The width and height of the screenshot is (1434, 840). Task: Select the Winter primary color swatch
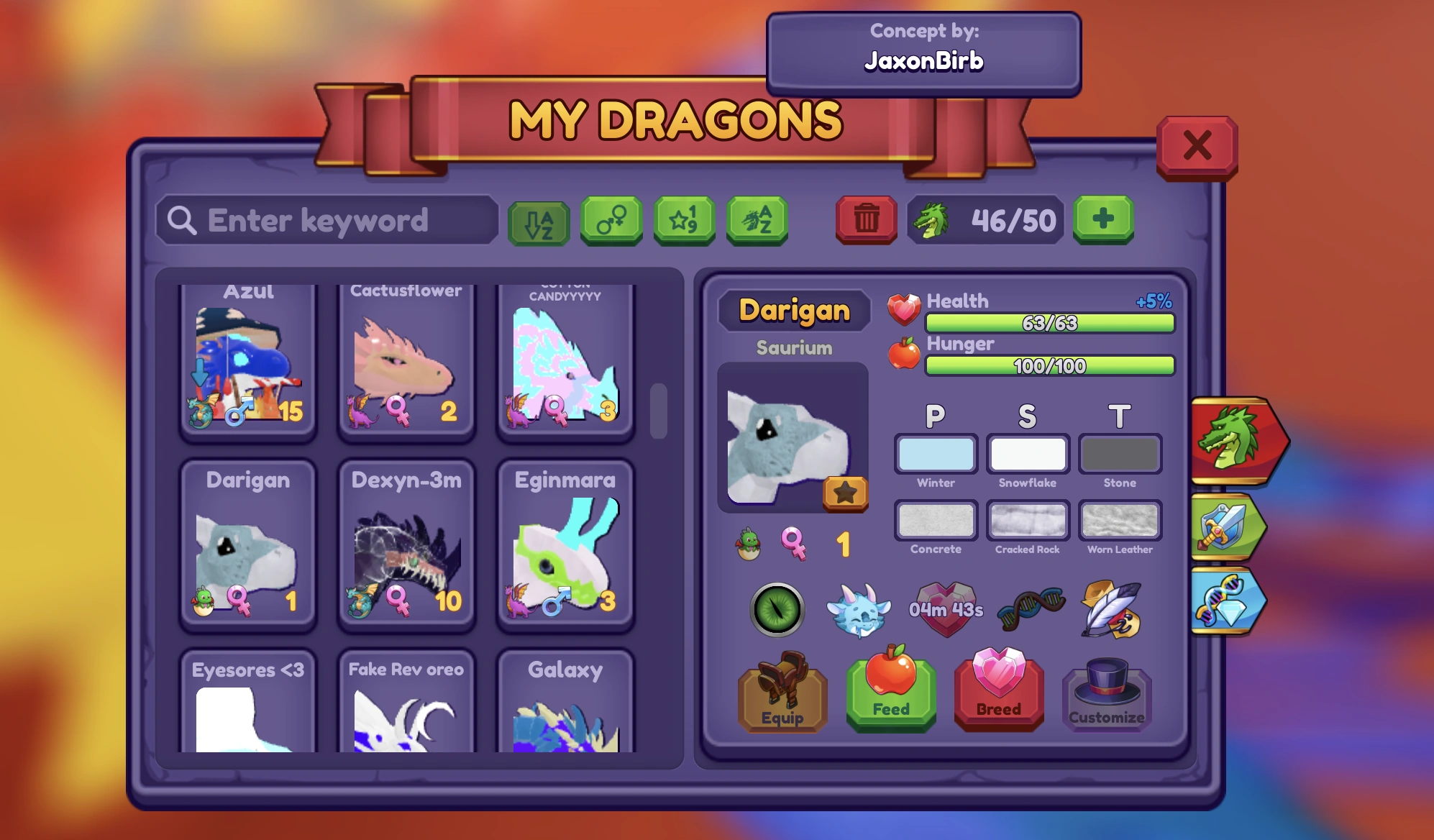(x=935, y=454)
